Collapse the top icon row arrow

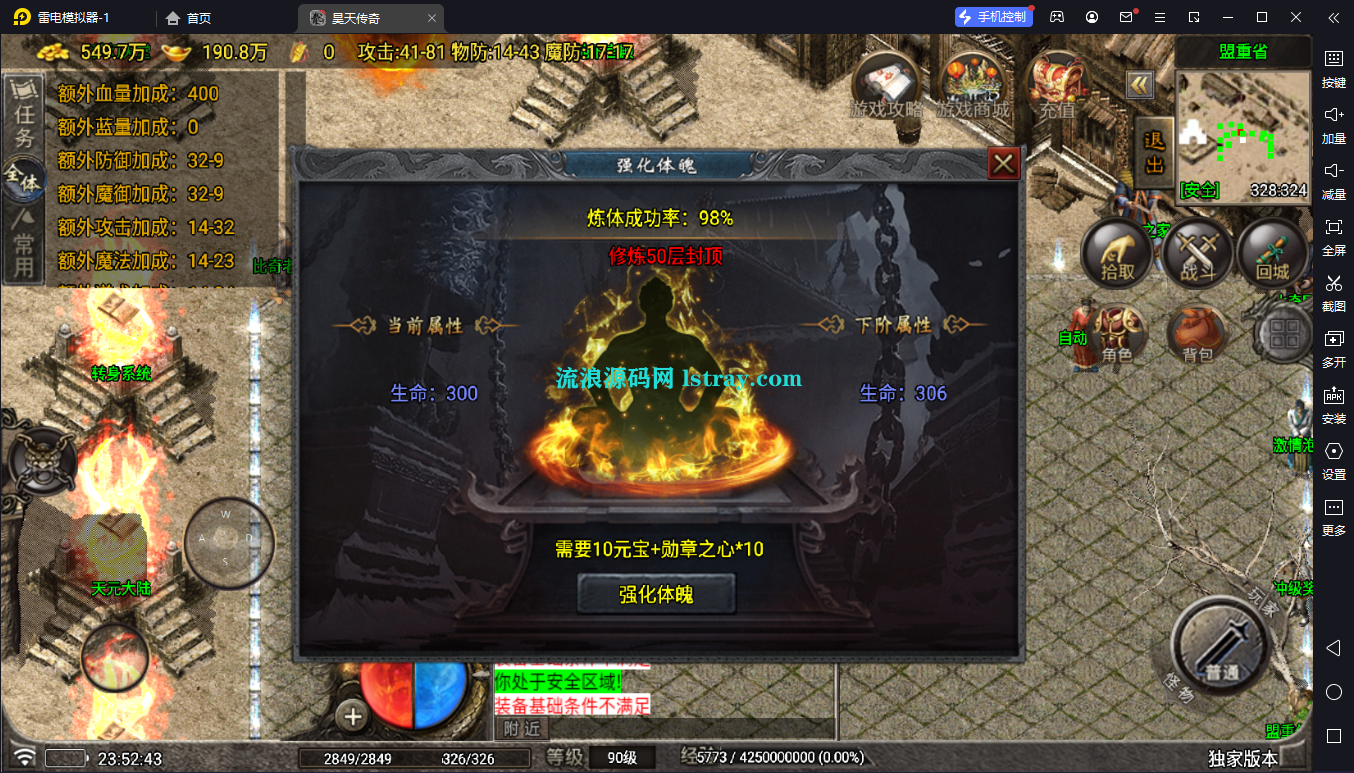[x=1140, y=85]
